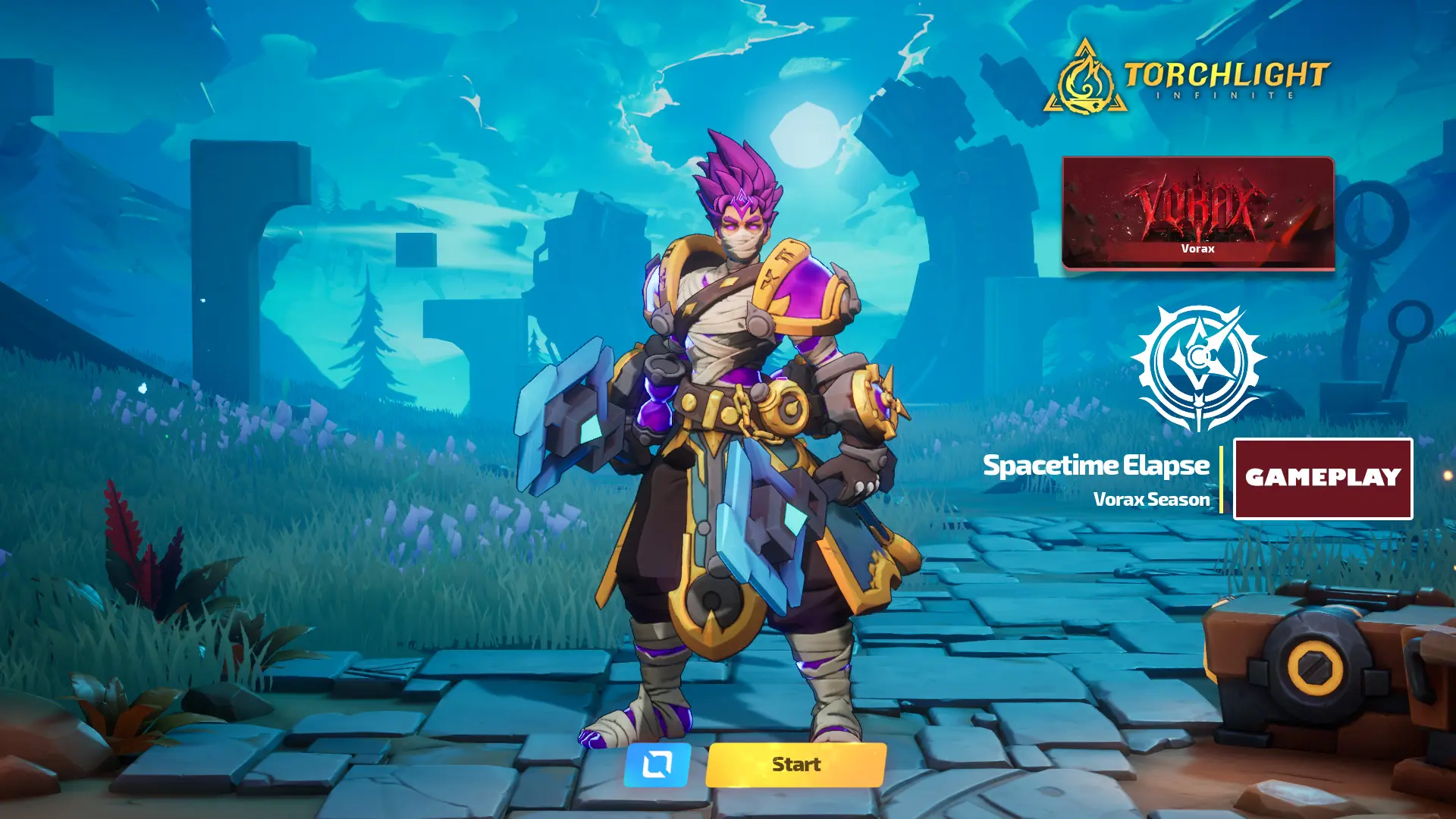Click the yellow Start button
The height and width of the screenshot is (819, 1456).
(x=795, y=764)
